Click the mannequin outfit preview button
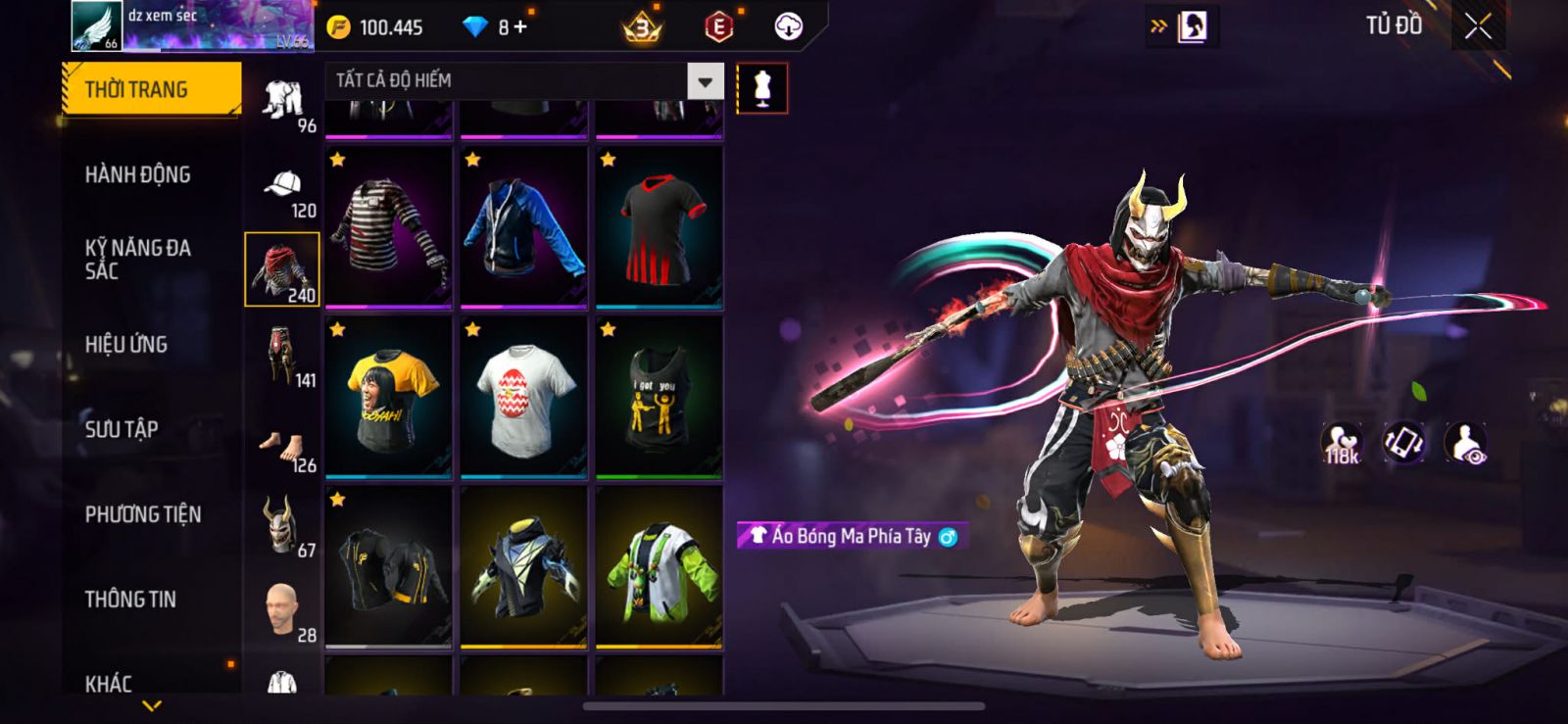The height and width of the screenshot is (724, 1568). 761,88
